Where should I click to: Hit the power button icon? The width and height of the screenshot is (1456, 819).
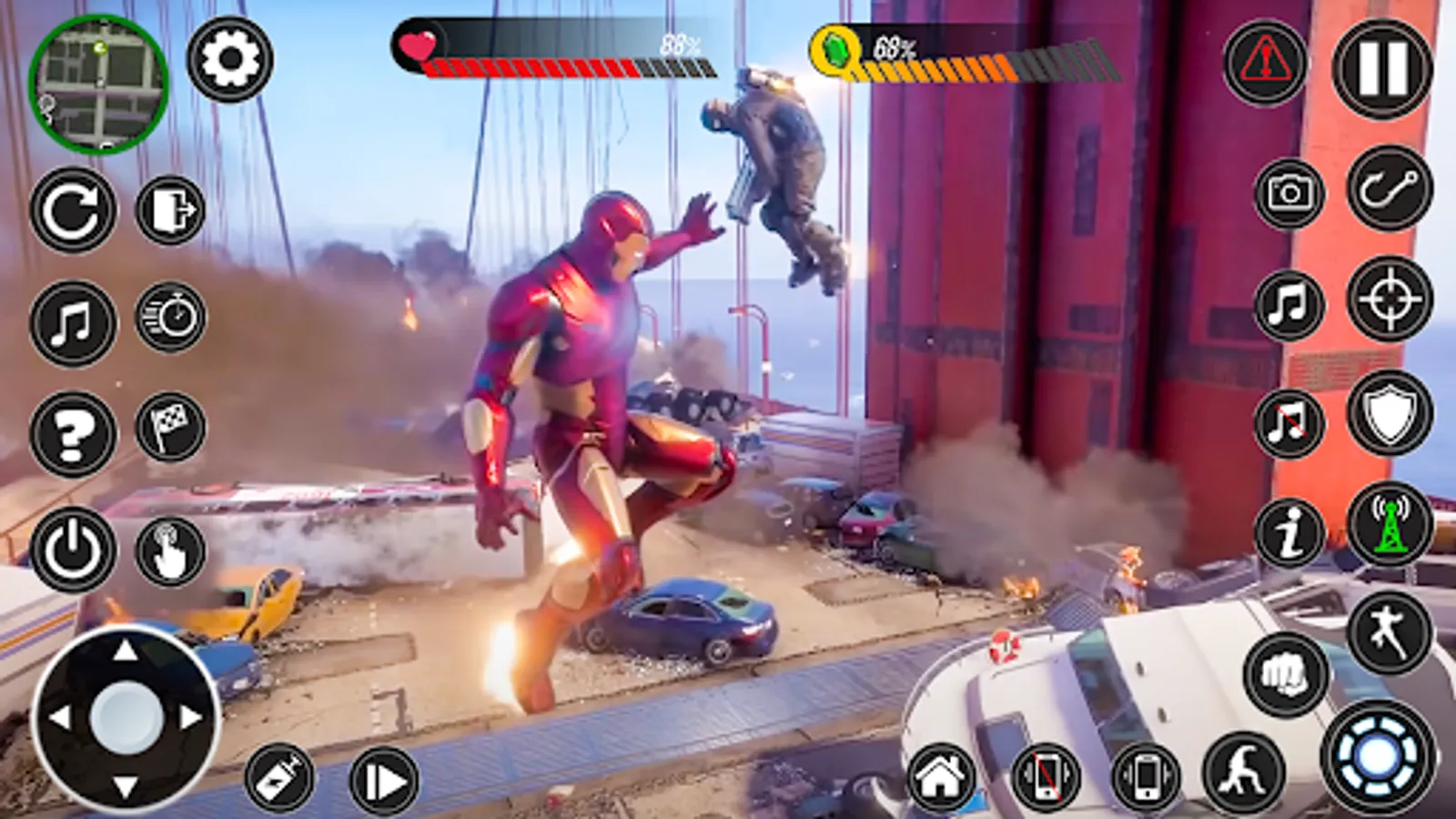click(73, 549)
